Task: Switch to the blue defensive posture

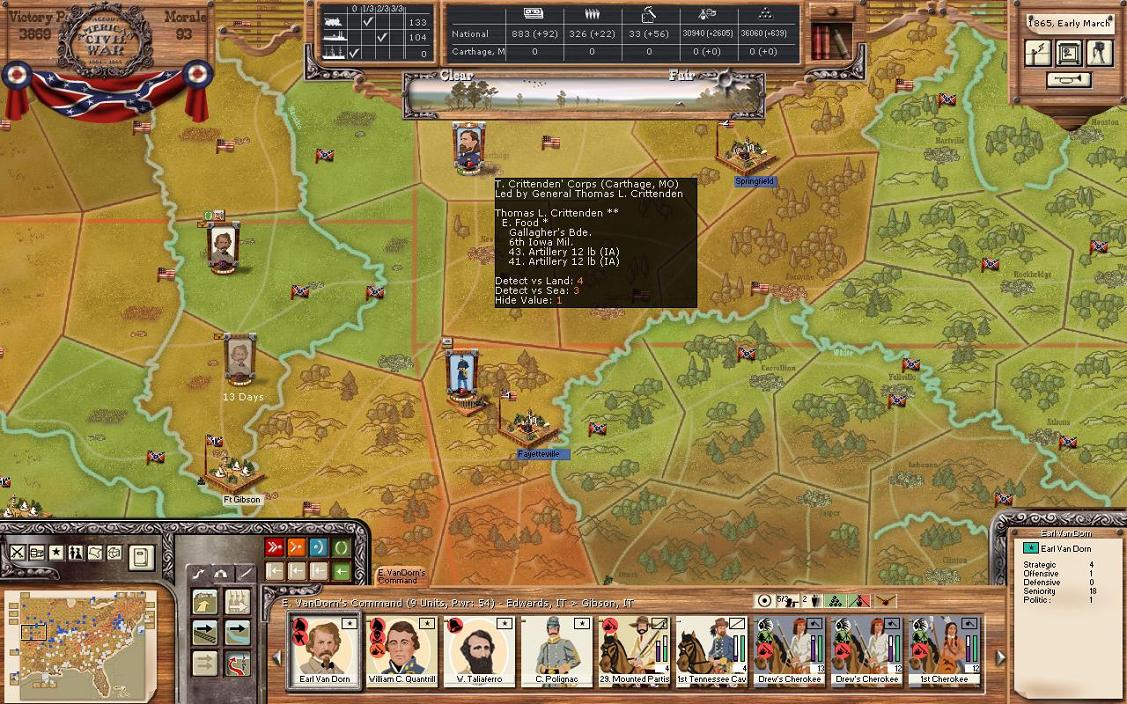Action: pos(319,547)
